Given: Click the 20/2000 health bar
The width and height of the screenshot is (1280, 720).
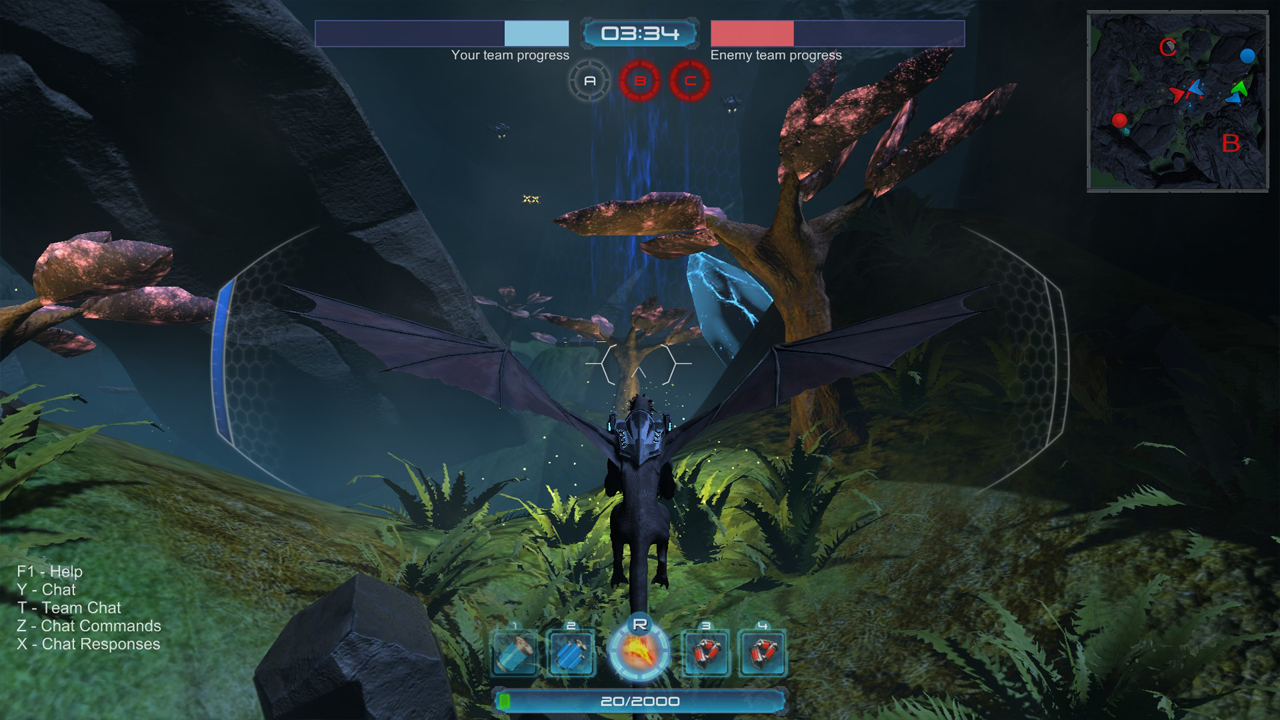Looking at the screenshot, I should tap(640, 701).
